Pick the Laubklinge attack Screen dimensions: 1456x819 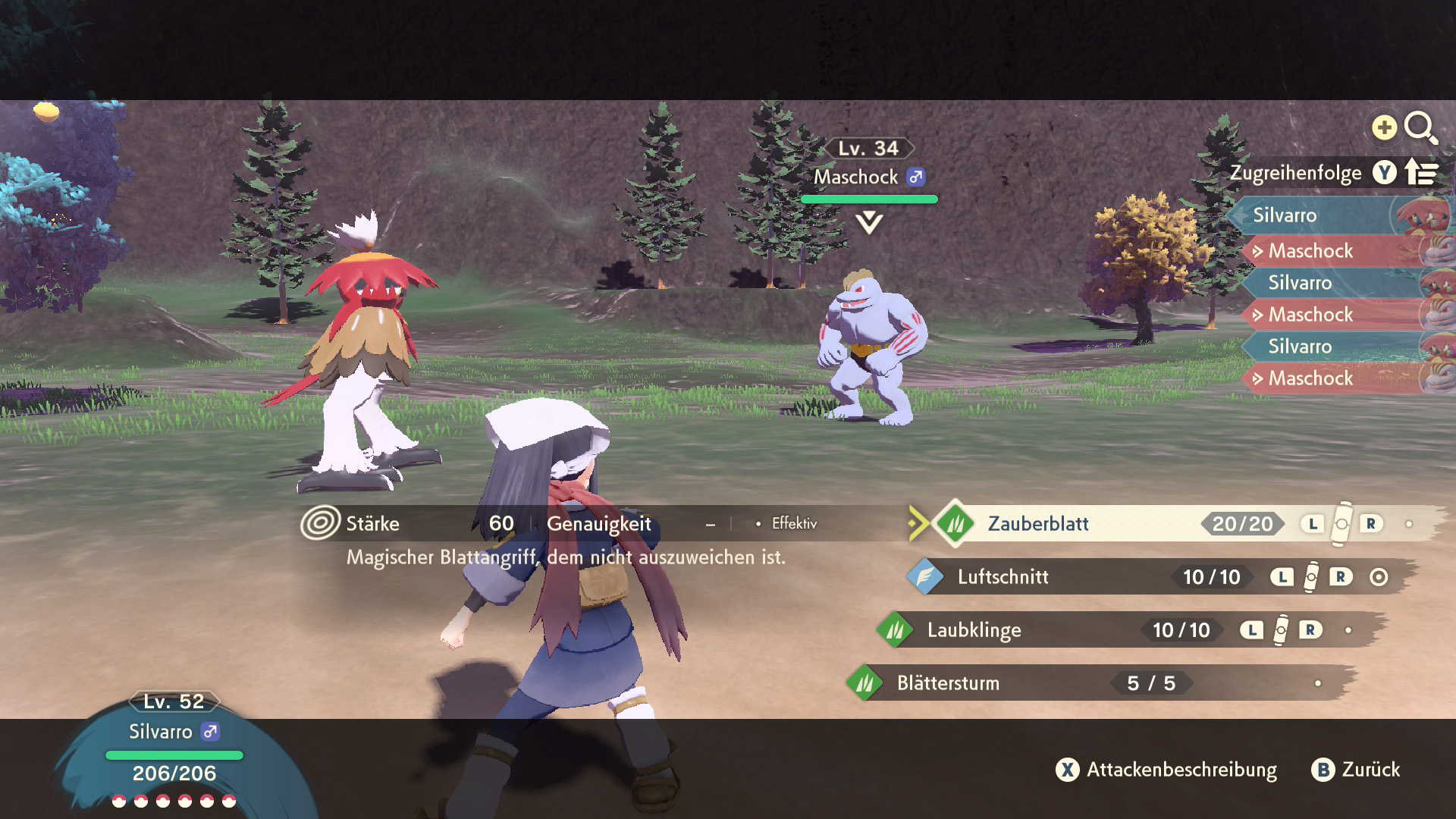pos(974,630)
